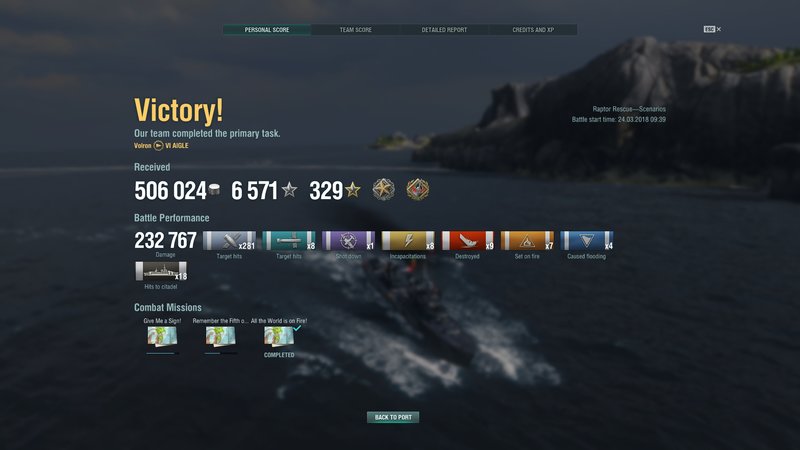
Task: Select the Hits to citadel ribbon
Action: (x=160, y=271)
